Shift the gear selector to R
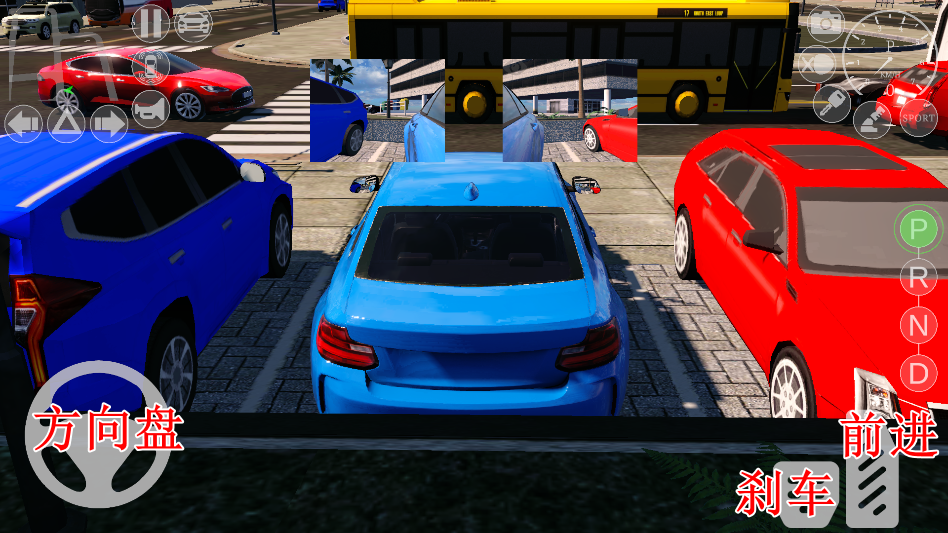948x533 pixels. [917, 277]
